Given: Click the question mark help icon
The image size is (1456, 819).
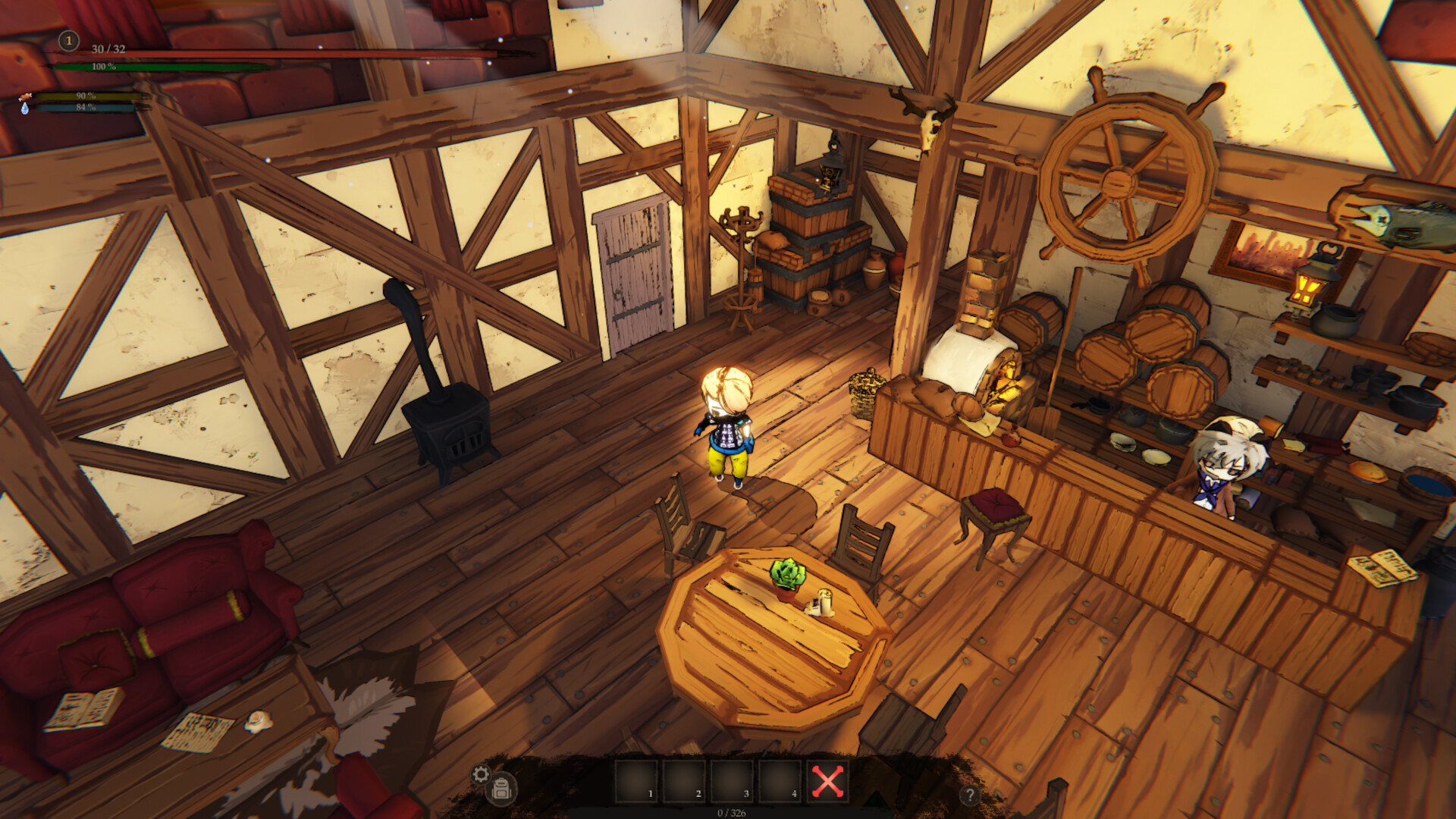Looking at the screenshot, I should click(971, 795).
